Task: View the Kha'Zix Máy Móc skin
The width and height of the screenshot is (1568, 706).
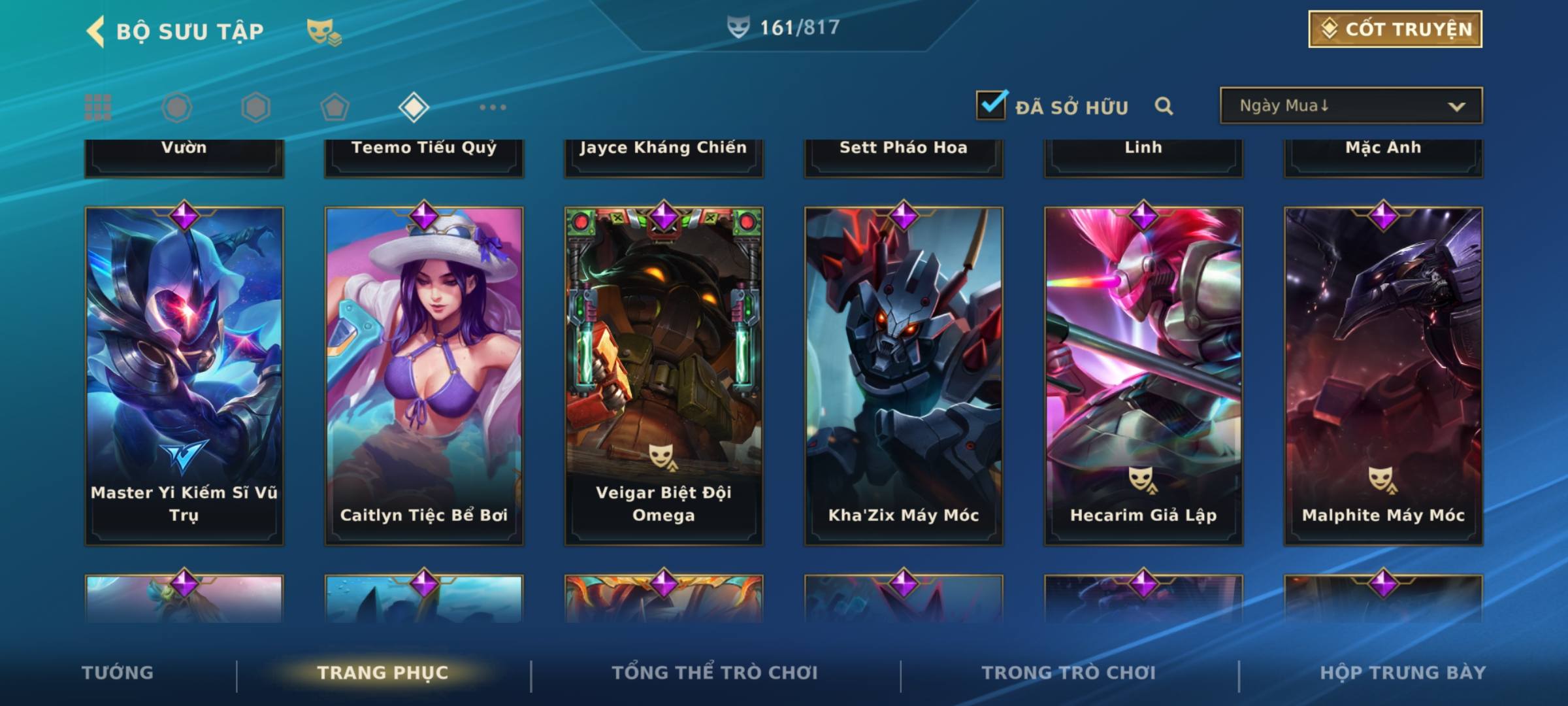Action: pyautogui.click(x=904, y=376)
